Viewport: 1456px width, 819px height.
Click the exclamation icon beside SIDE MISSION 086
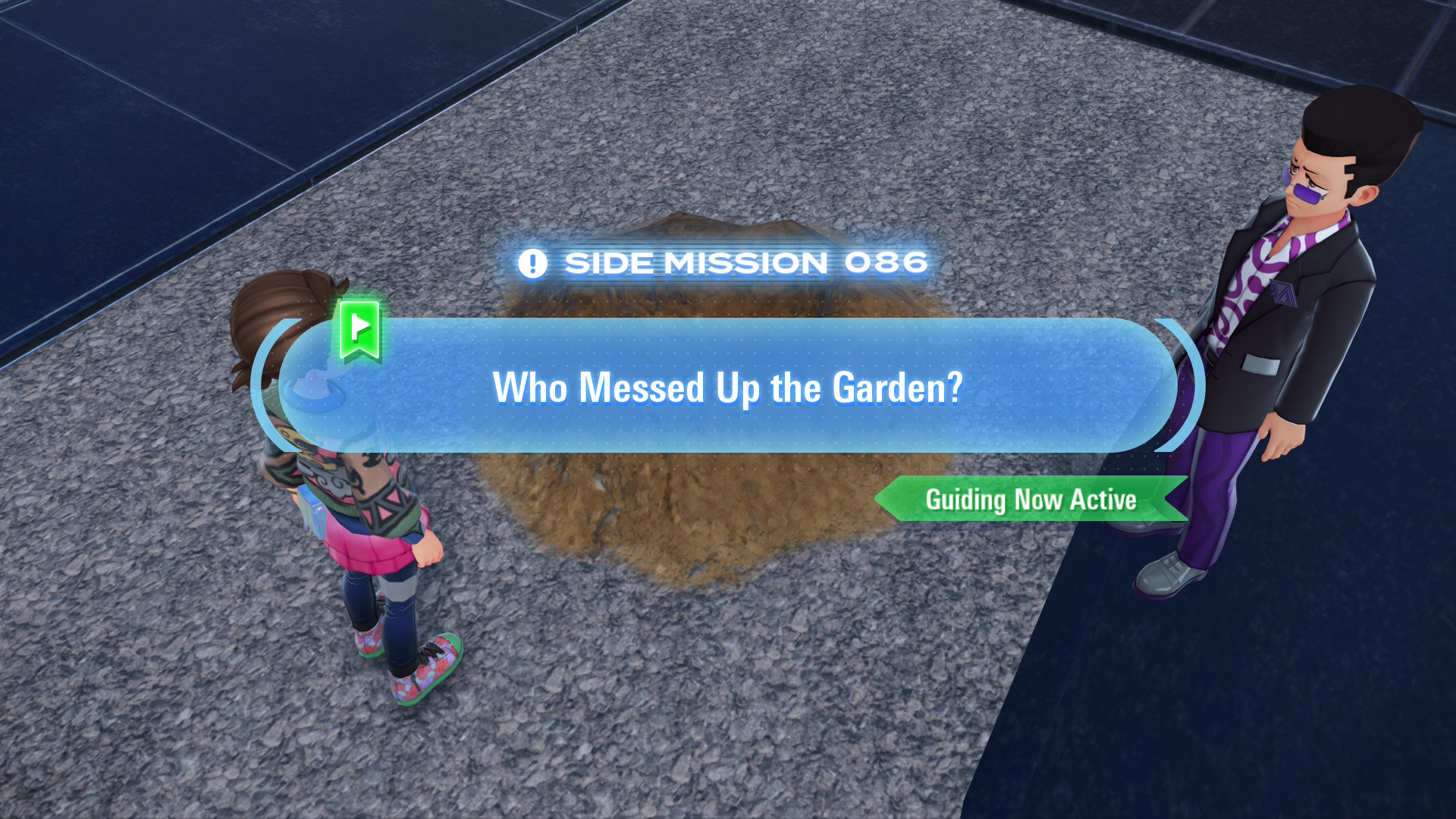535,262
